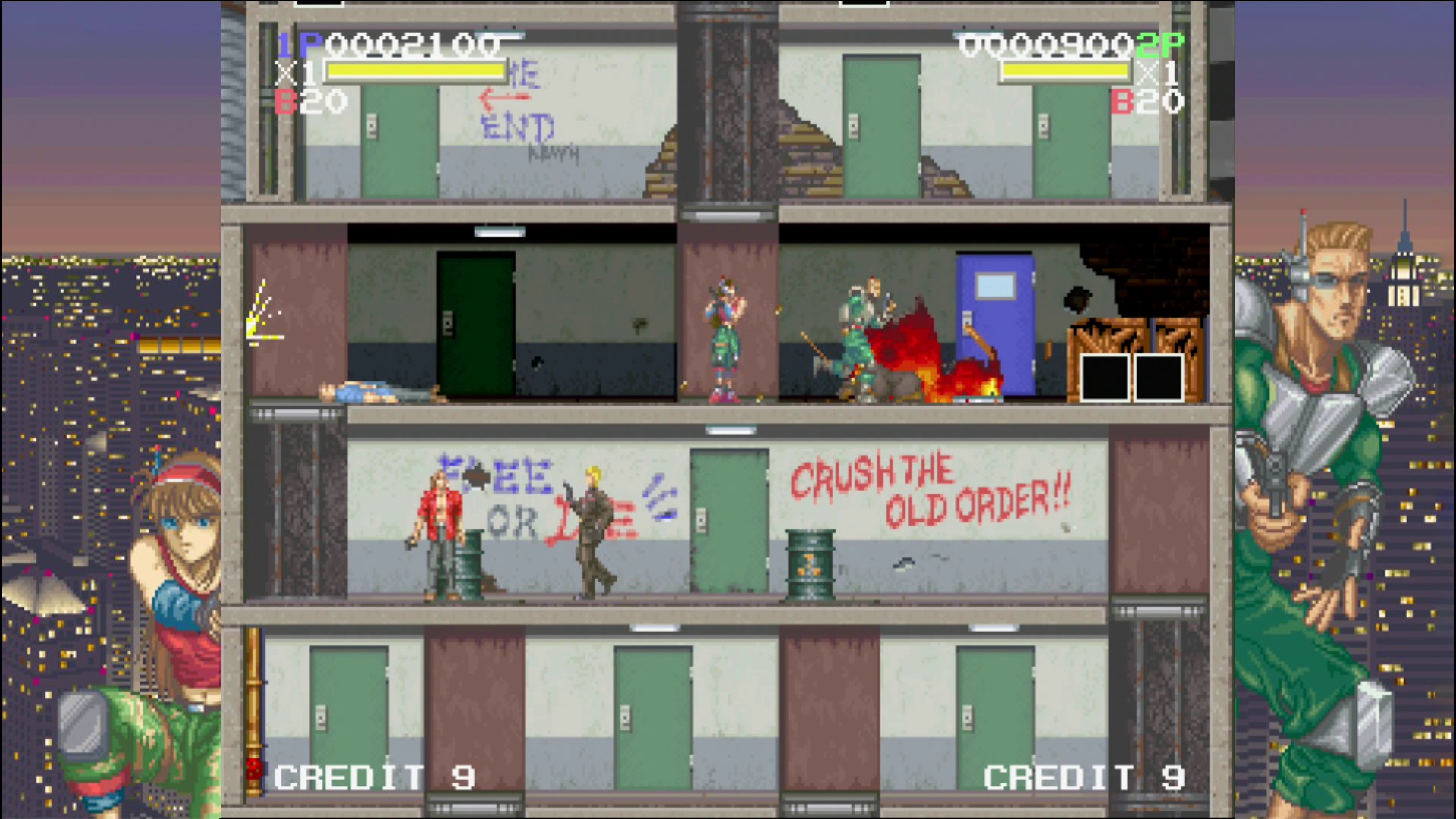Click the right CREDIT 9 text
The width and height of the screenshot is (1456, 819).
point(1083,777)
